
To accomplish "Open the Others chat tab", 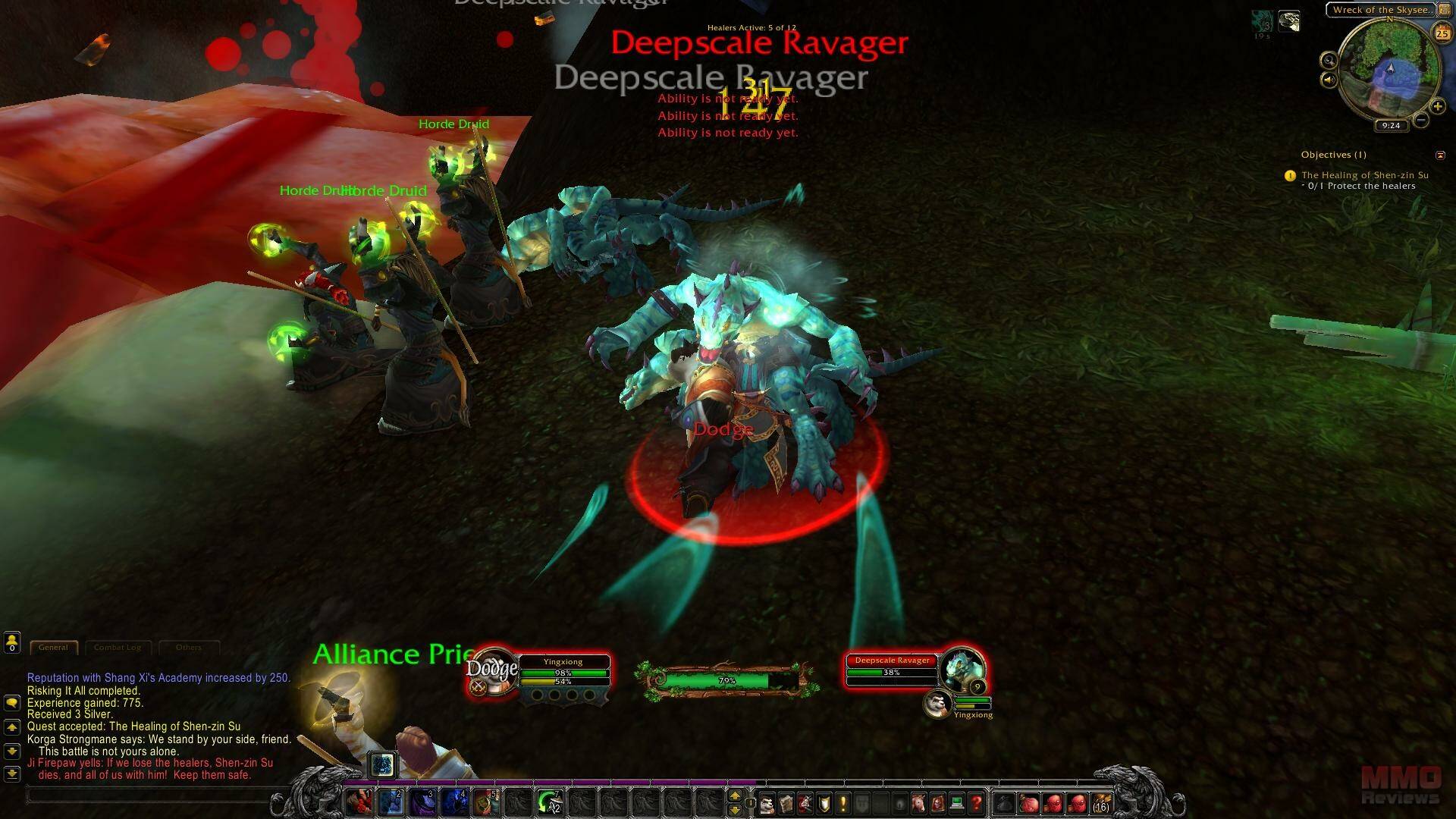I will [189, 648].
